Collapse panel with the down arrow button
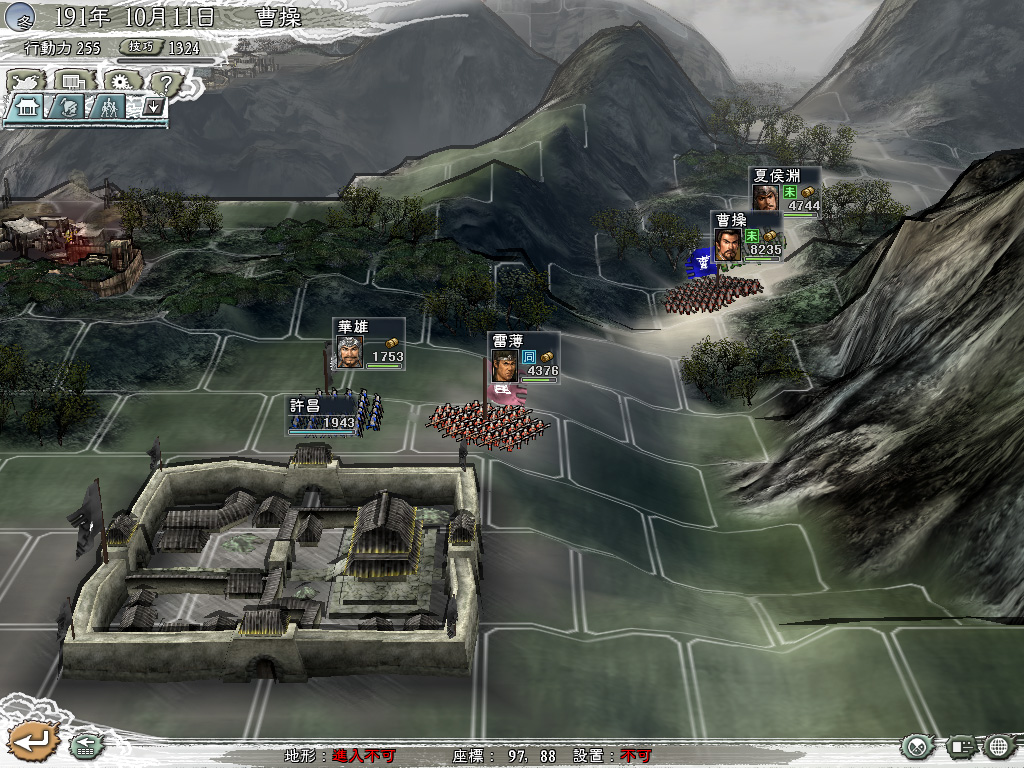 coord(152,106)
